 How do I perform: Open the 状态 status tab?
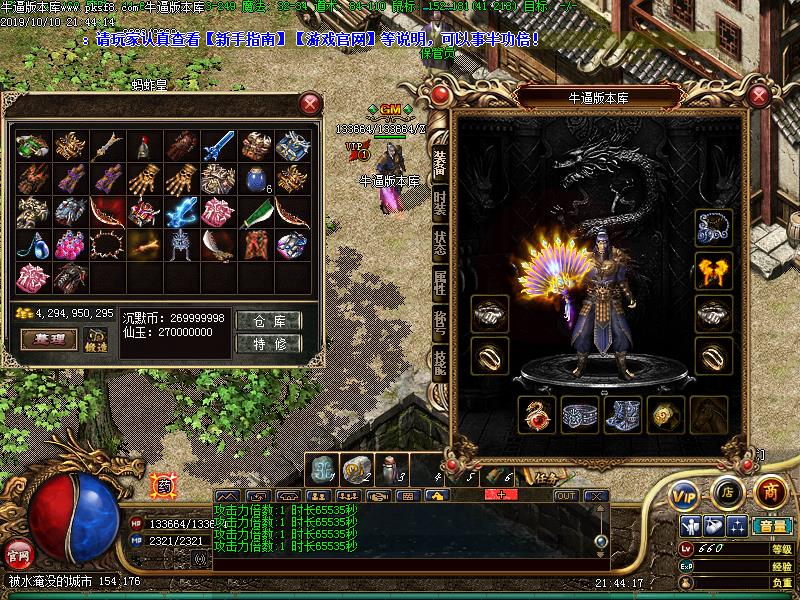click(440, 243)
